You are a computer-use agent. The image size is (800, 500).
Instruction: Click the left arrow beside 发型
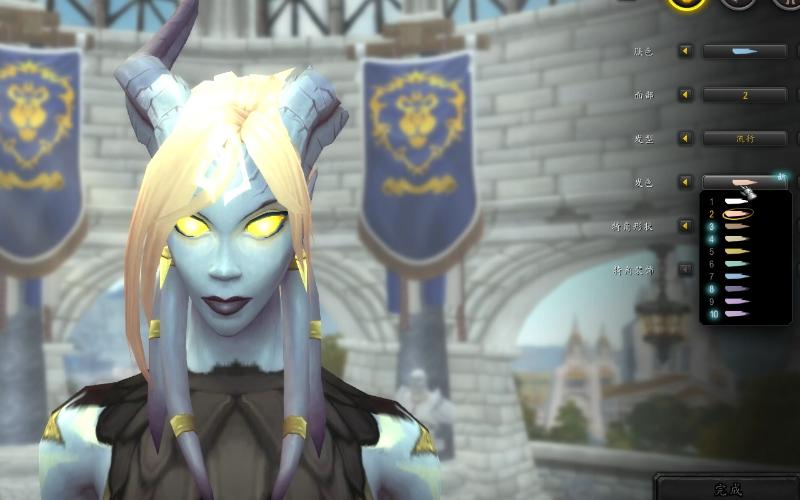686,139
